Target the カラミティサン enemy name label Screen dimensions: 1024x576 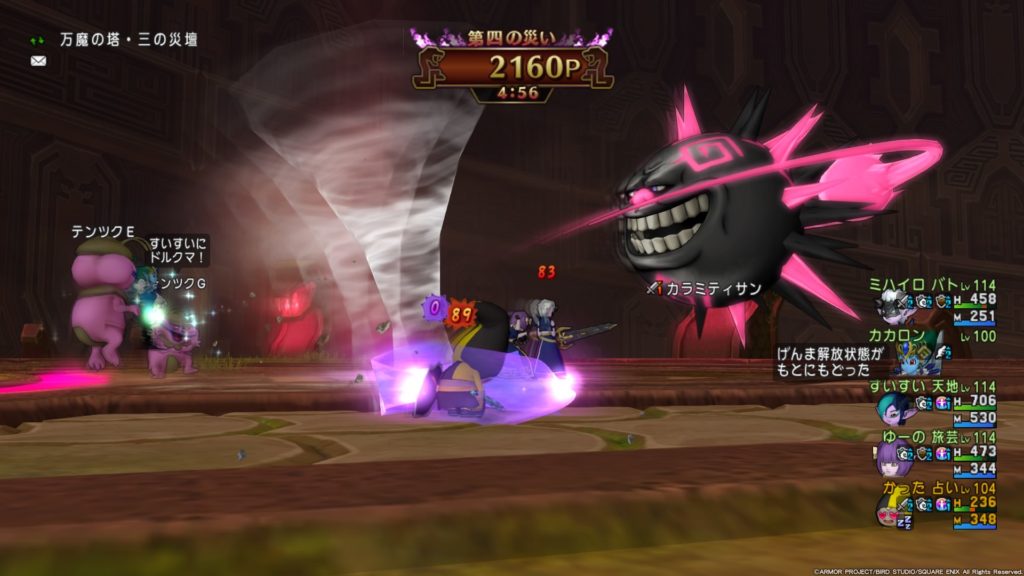[714, 288]
